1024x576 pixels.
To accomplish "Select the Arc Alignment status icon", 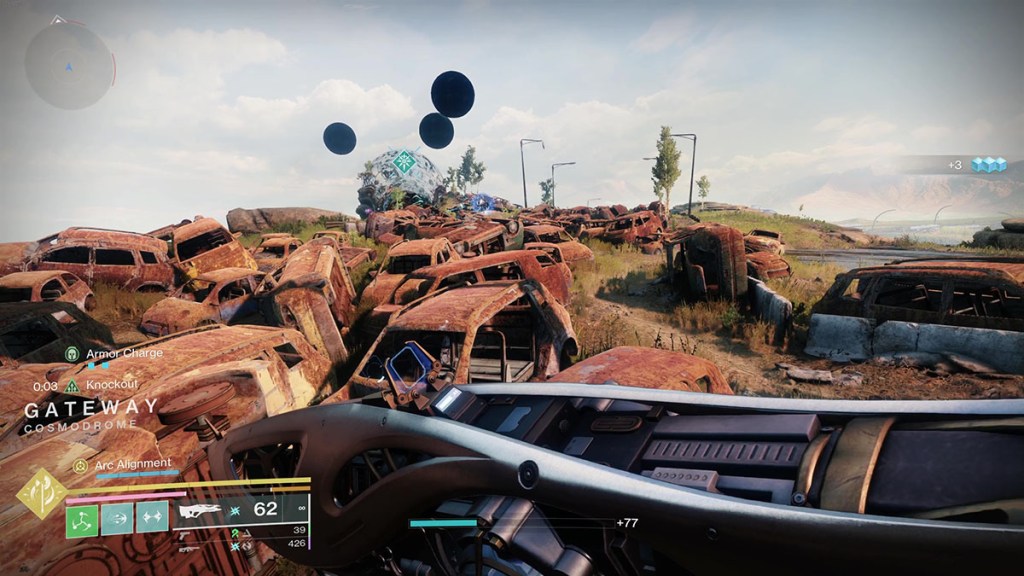I will coord(80,465).
